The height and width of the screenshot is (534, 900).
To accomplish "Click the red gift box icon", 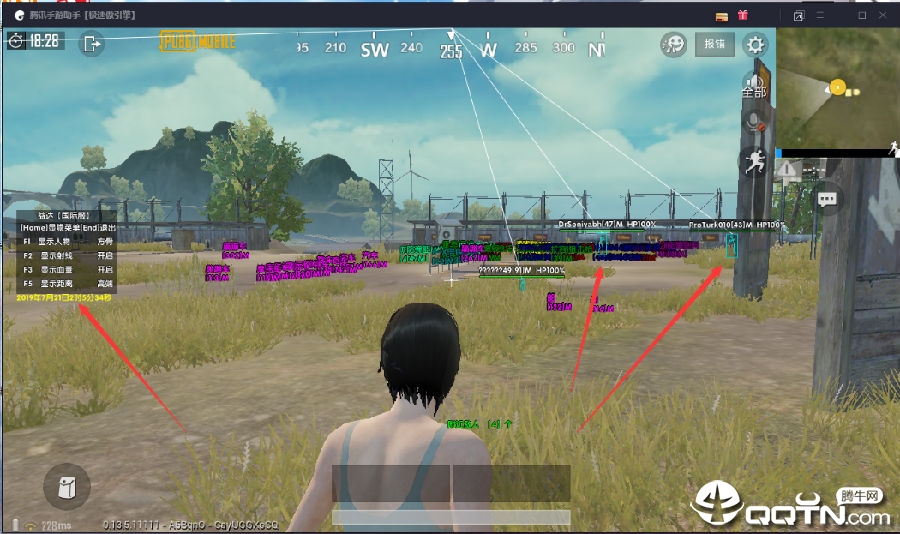I will point(743,15).
